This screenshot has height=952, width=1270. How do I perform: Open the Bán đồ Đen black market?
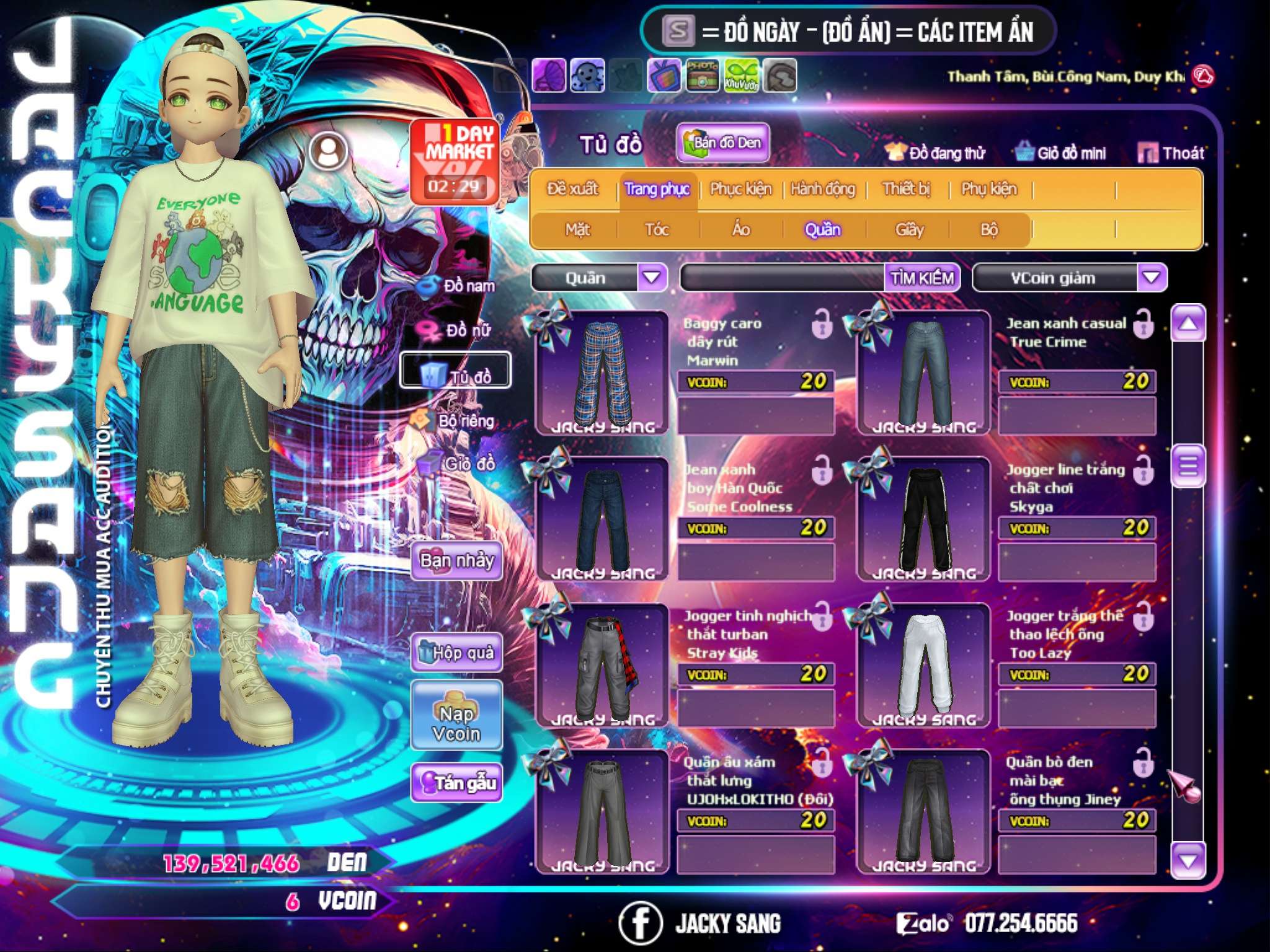pos(722,143)
